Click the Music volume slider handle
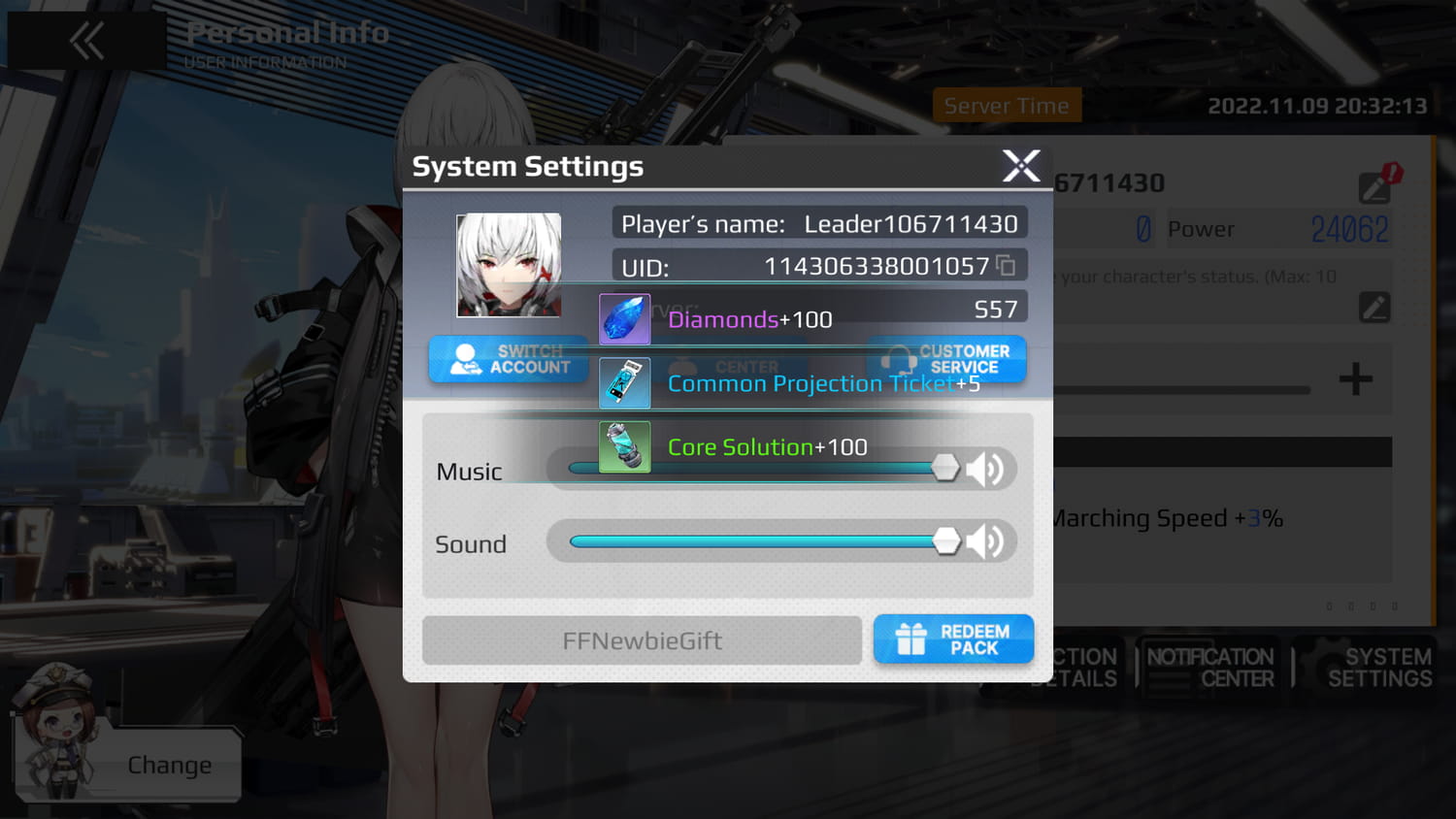This screenshot has height=819, width=1456. [944, 469]
